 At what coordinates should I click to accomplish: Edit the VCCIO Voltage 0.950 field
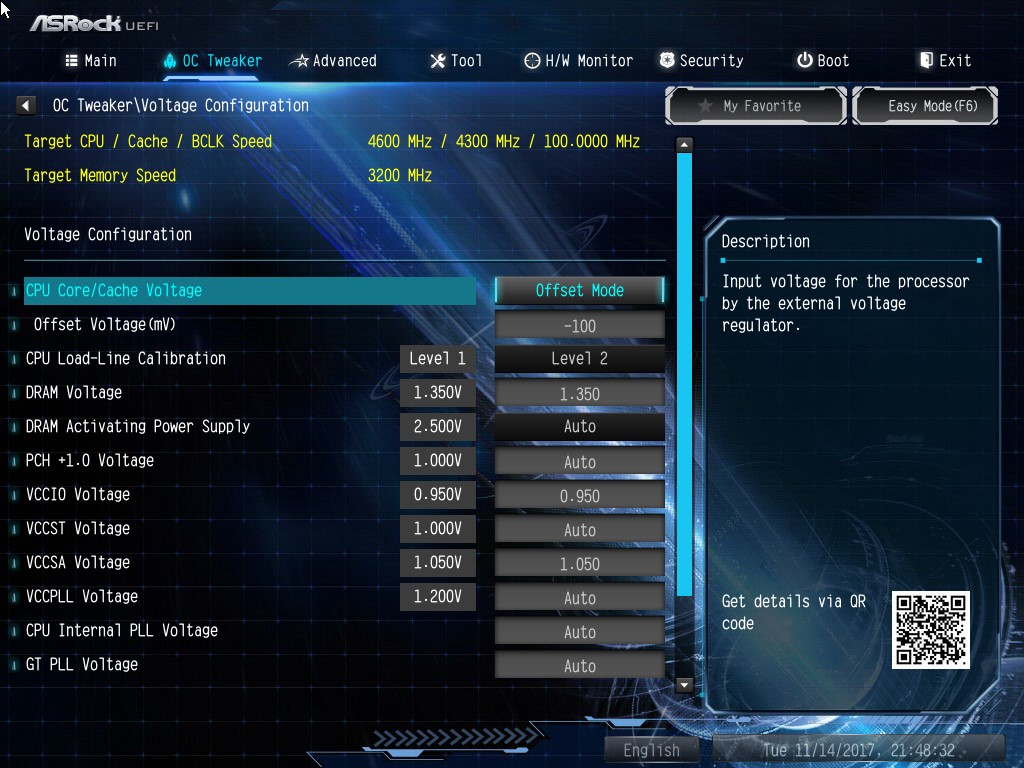tap(580, 495)
